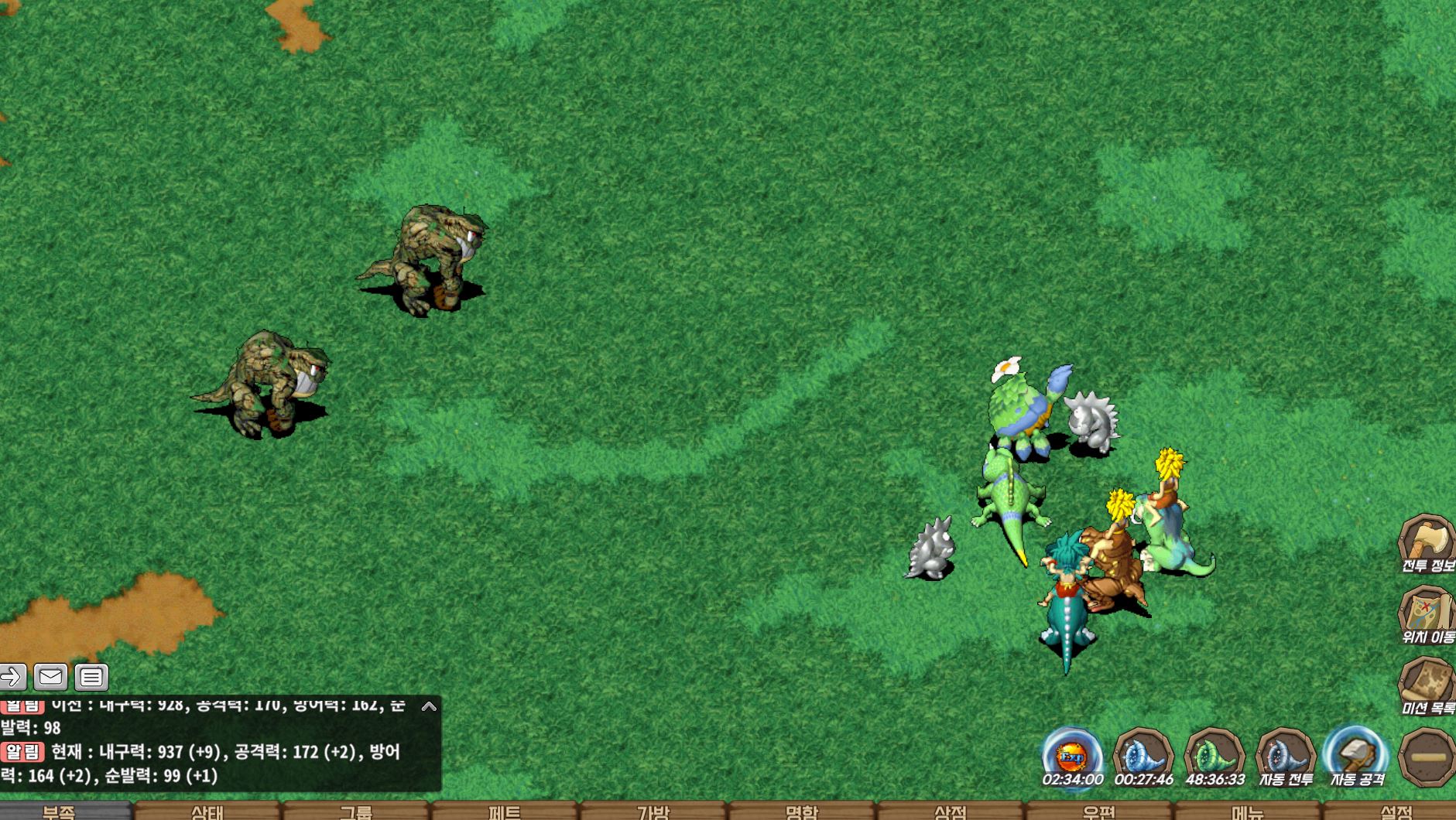Open 위치 이동 map travel icon
The height and width of the screenshot is (820, 1456).
1427,615
